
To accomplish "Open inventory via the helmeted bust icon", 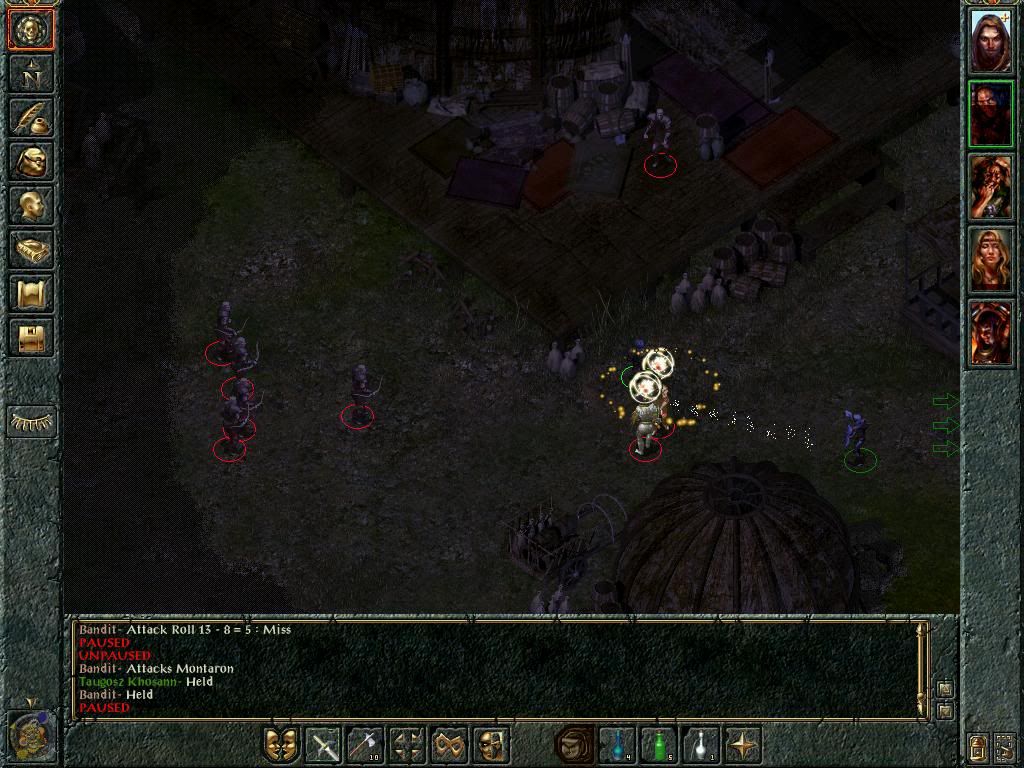I will (31, 161).
